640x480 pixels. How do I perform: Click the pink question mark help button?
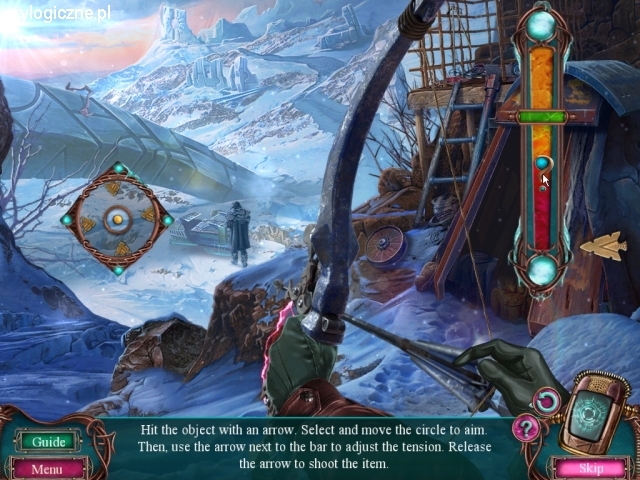[x=526, y=429]
